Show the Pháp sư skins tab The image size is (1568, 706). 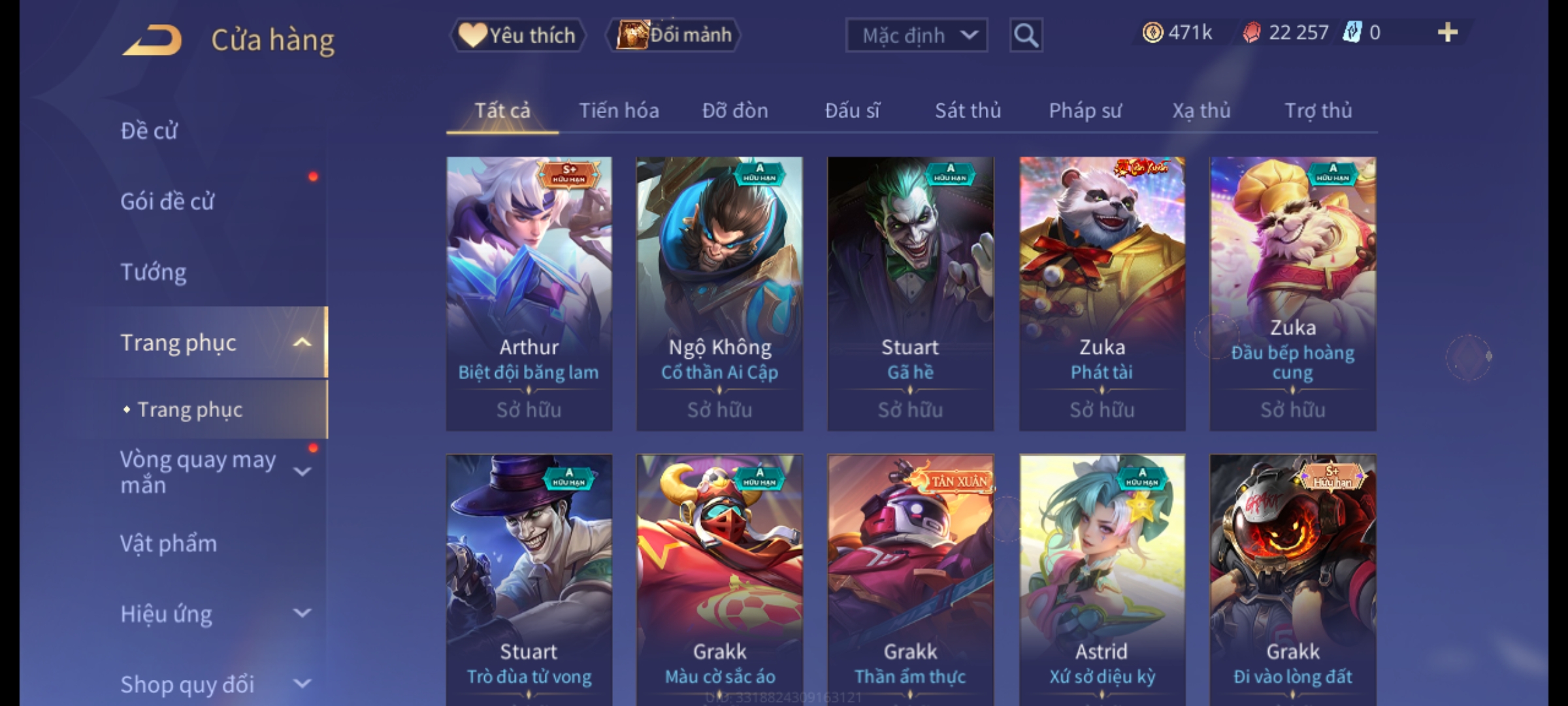point(1085,111)
